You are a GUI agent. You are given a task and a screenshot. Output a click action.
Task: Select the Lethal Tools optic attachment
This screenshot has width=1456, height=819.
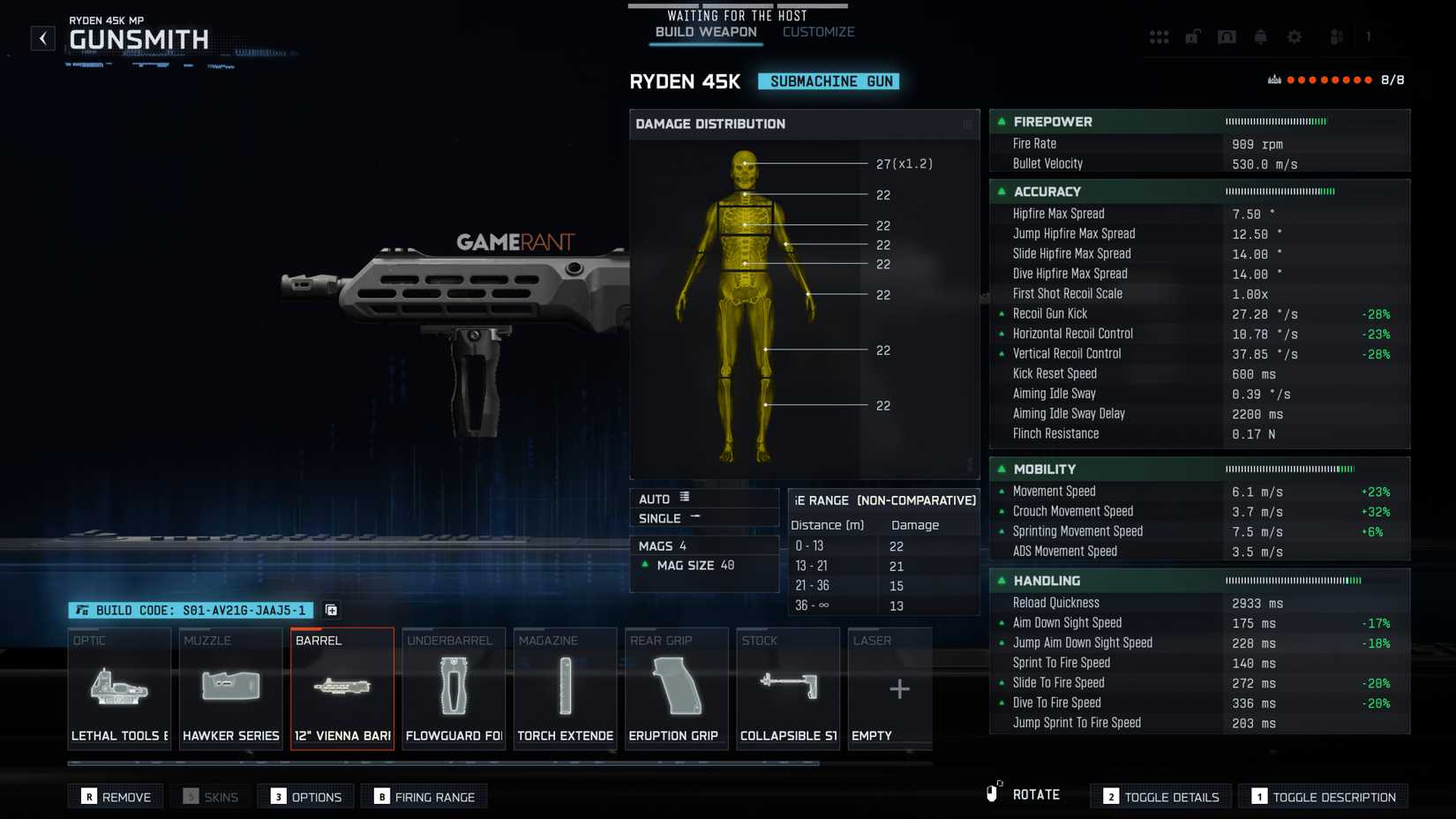(119, 688)
